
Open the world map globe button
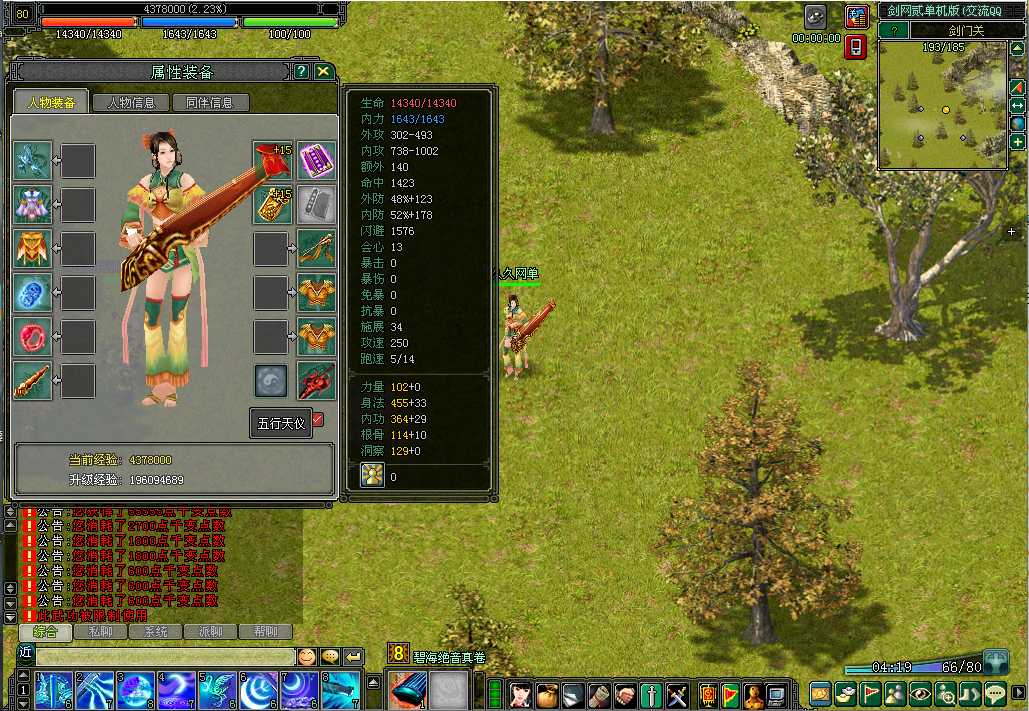pyautogui.click(x=1018, y=124)
